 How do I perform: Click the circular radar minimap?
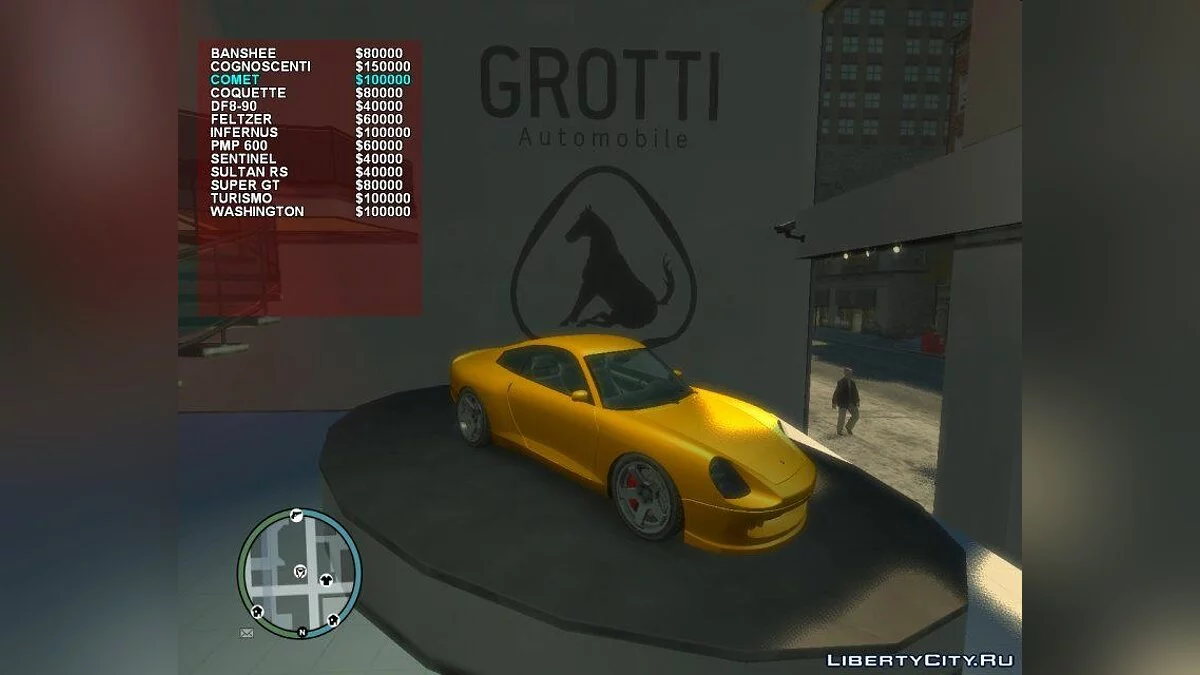(x=299, y=572)
